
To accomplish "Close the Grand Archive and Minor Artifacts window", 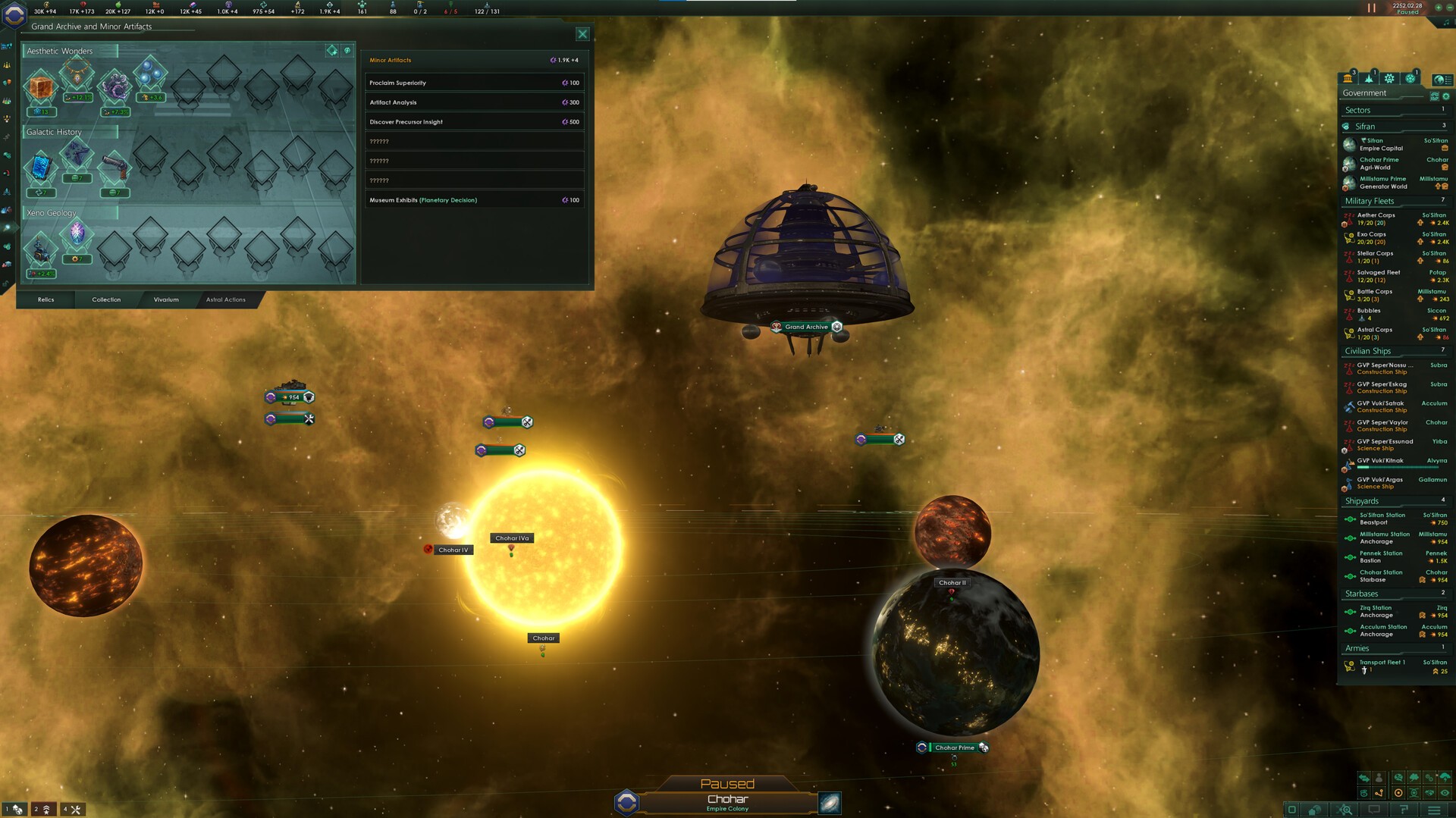I will [x=582, y=34].
